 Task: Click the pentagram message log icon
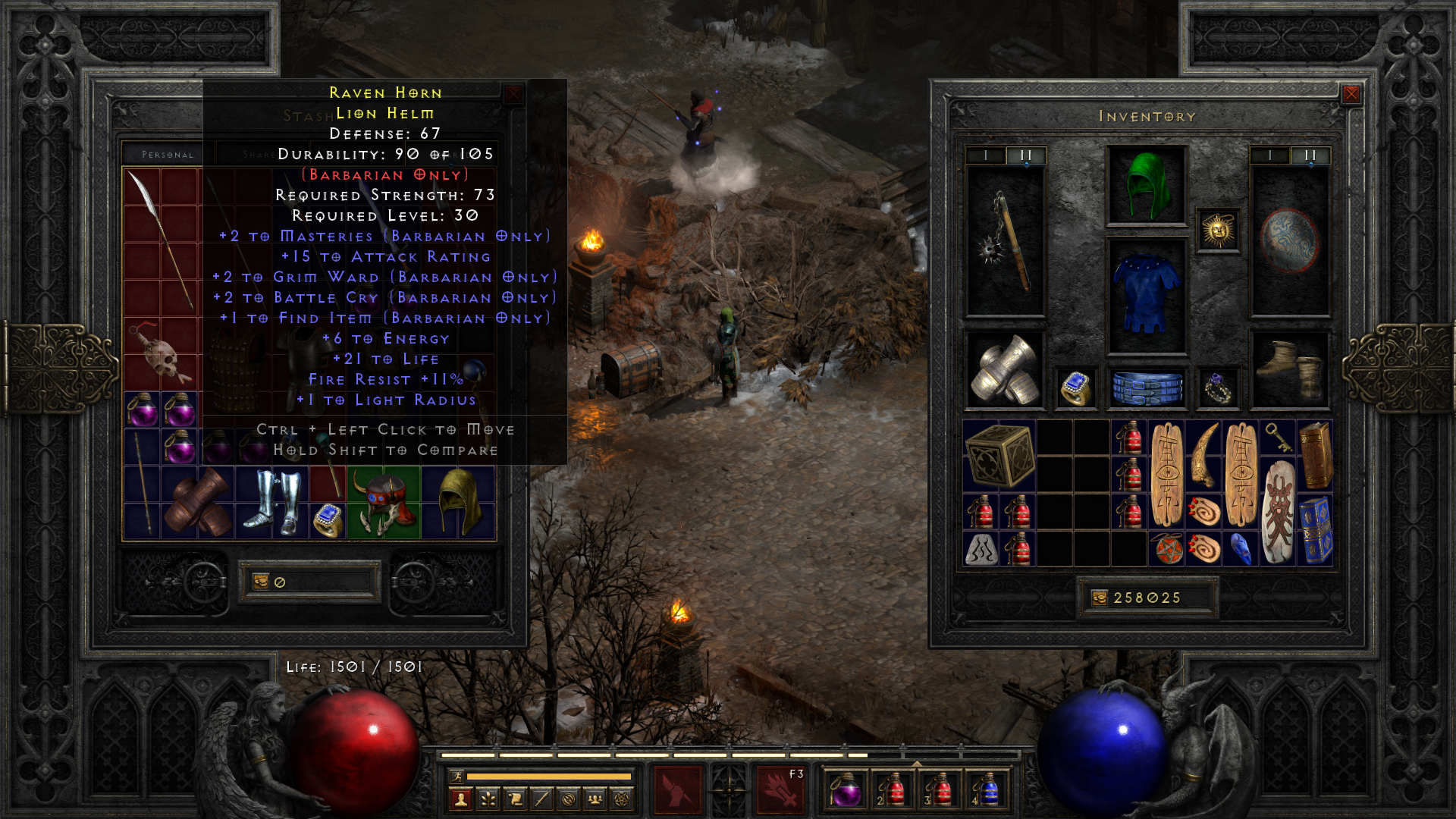click(x=620, y=800)
